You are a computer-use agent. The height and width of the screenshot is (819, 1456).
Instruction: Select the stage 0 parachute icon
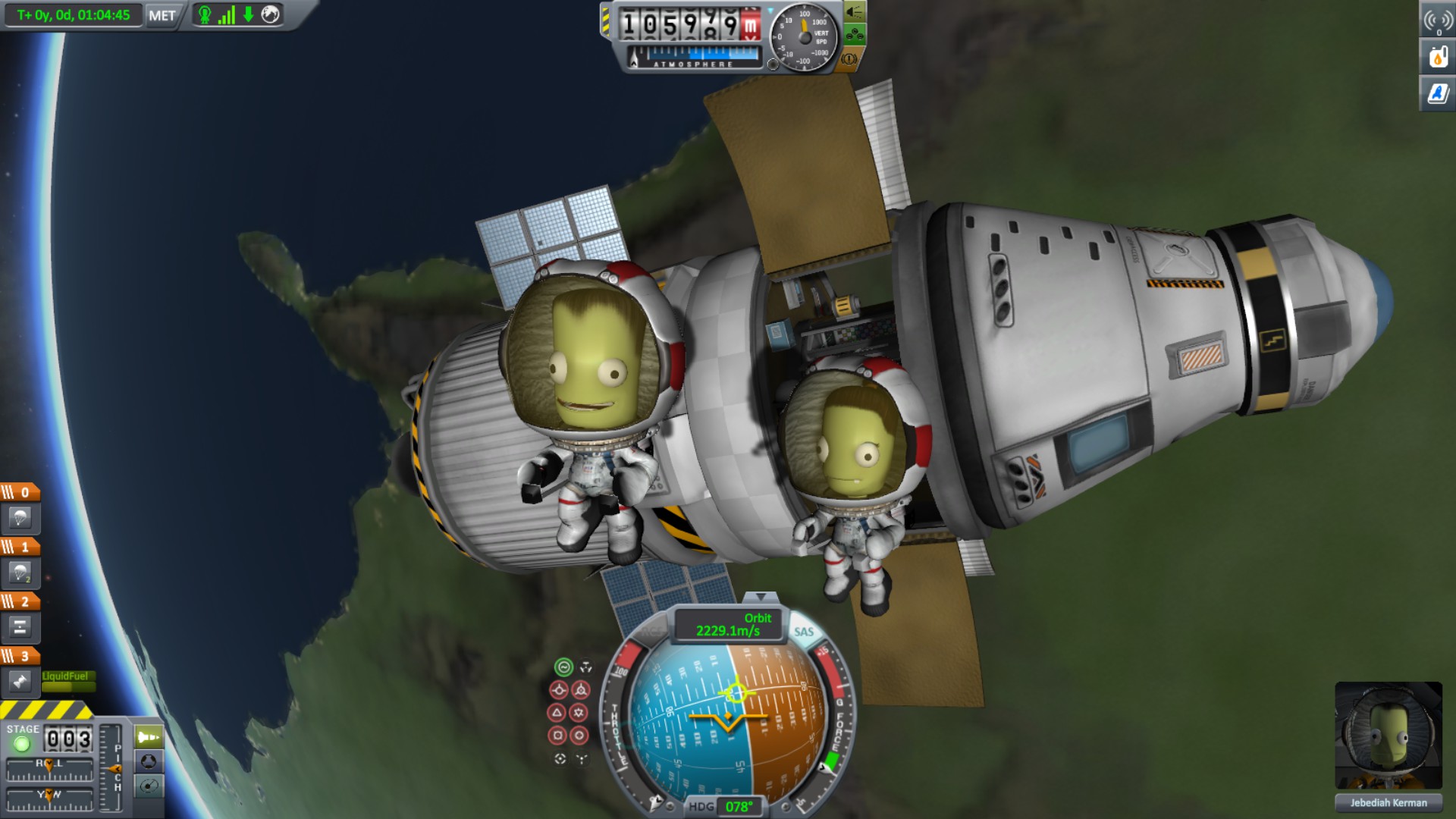tap(20, 519)
